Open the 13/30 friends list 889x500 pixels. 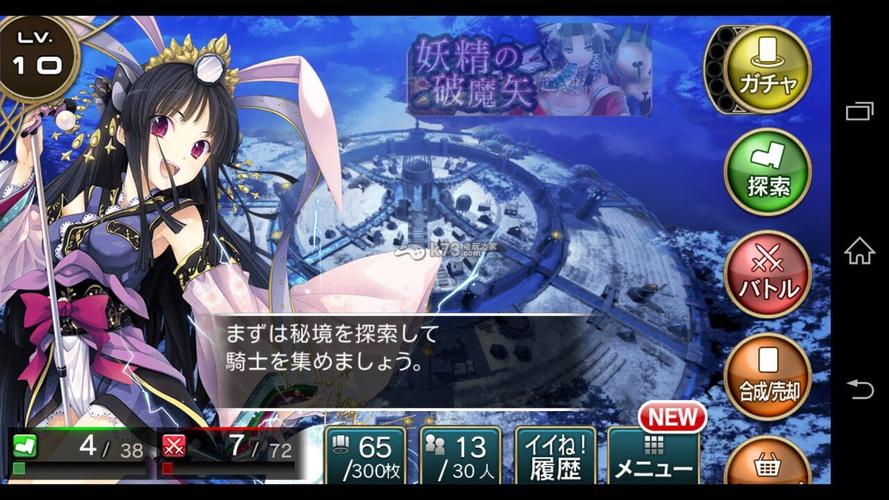click(x=460, y=457)
